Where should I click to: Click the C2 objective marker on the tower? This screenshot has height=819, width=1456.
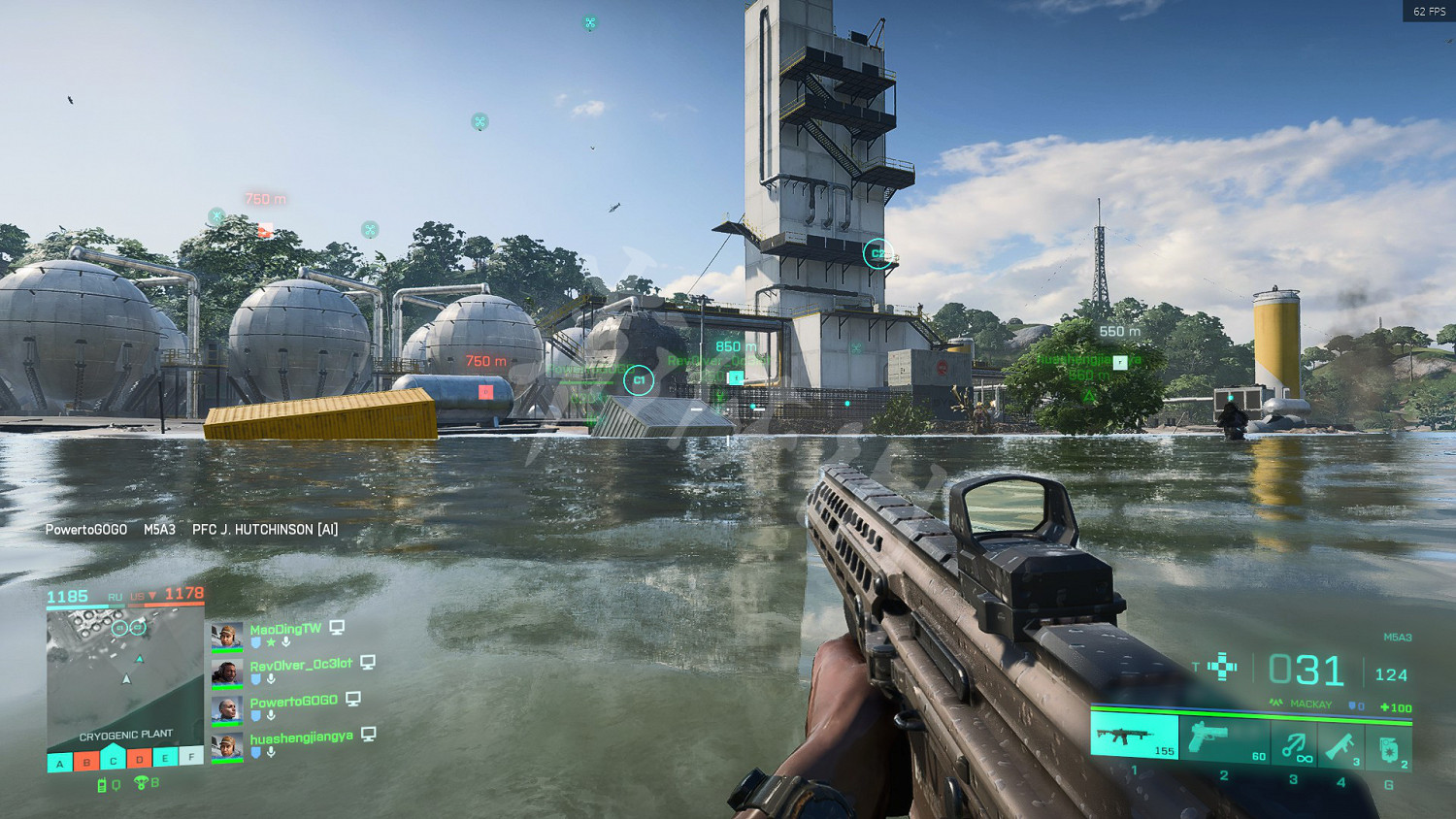pyautogui.click(x=877, y=254)
